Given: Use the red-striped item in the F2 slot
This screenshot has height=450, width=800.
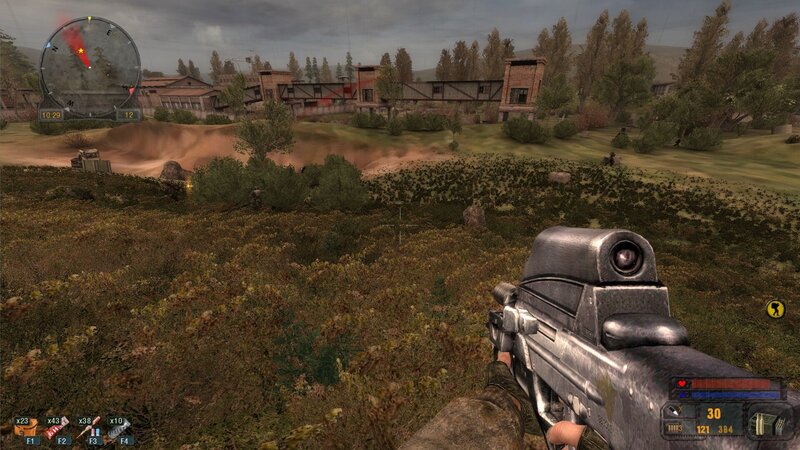Looking at the screenshot, I should coord(59,429).
